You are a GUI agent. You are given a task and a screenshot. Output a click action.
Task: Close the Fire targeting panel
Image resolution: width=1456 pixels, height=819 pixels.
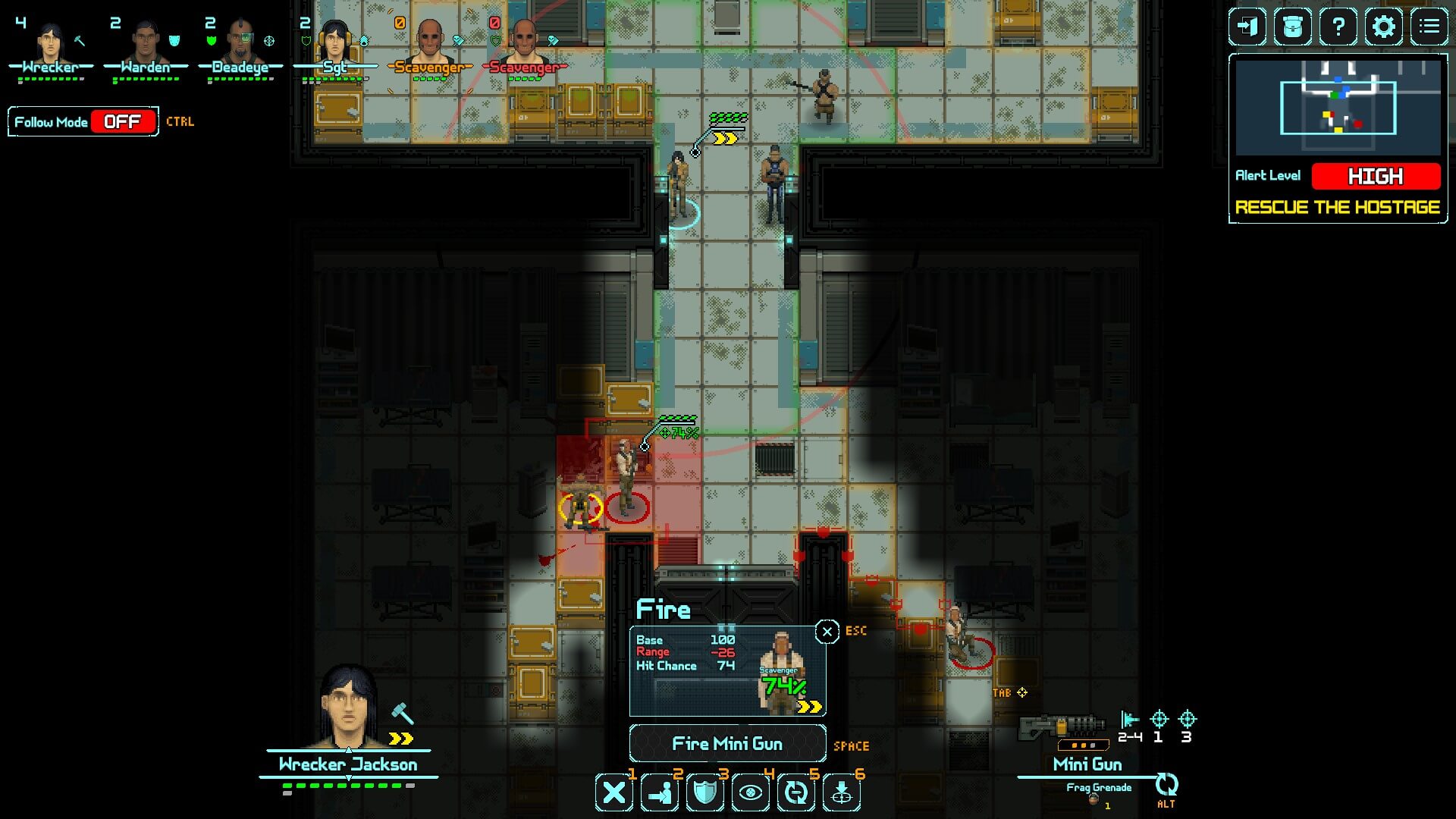[x=827, y=632]
